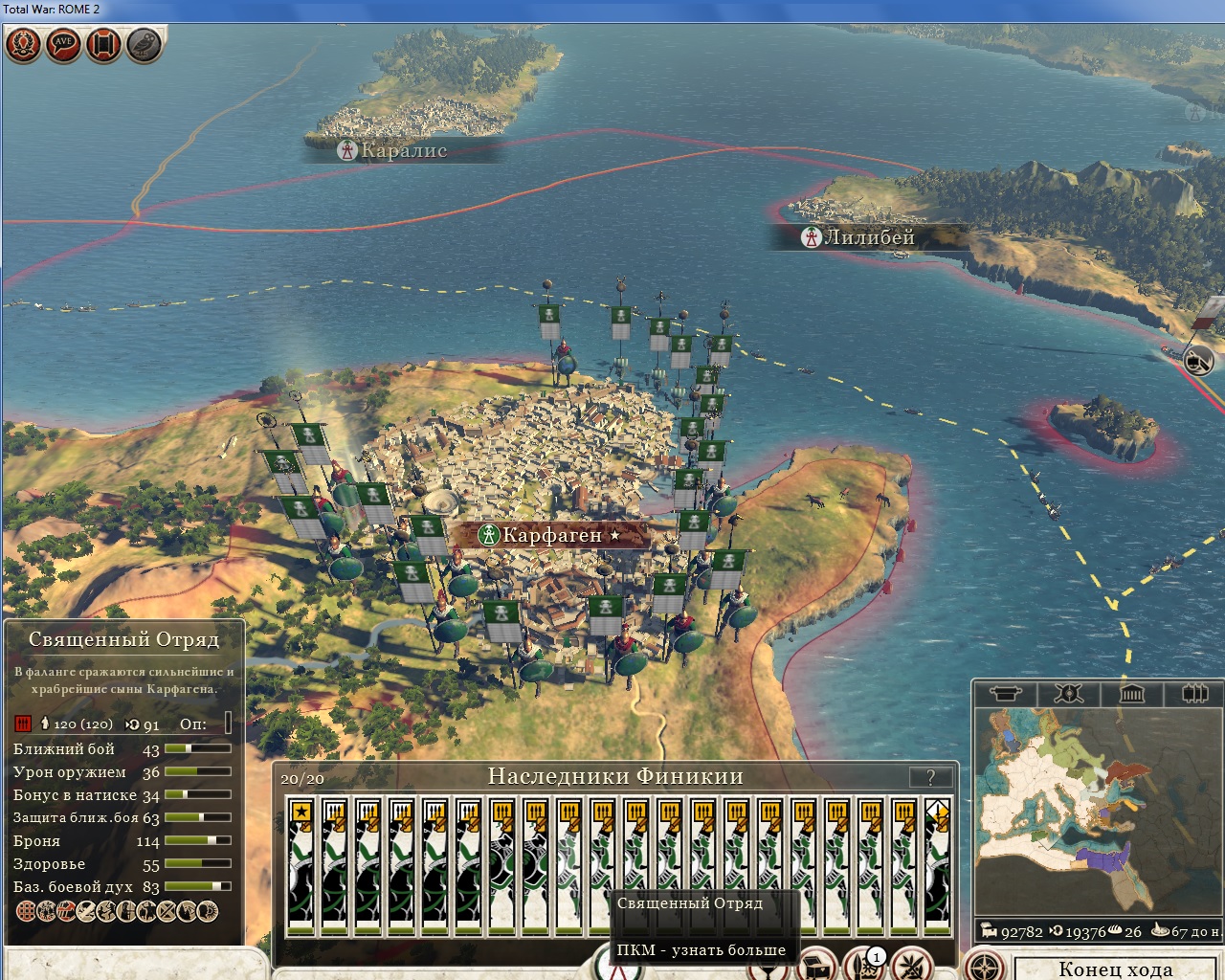The image size is (1225, 980).
Task: Open the laurel wreath faction menu icon
Action: [23, 44]
